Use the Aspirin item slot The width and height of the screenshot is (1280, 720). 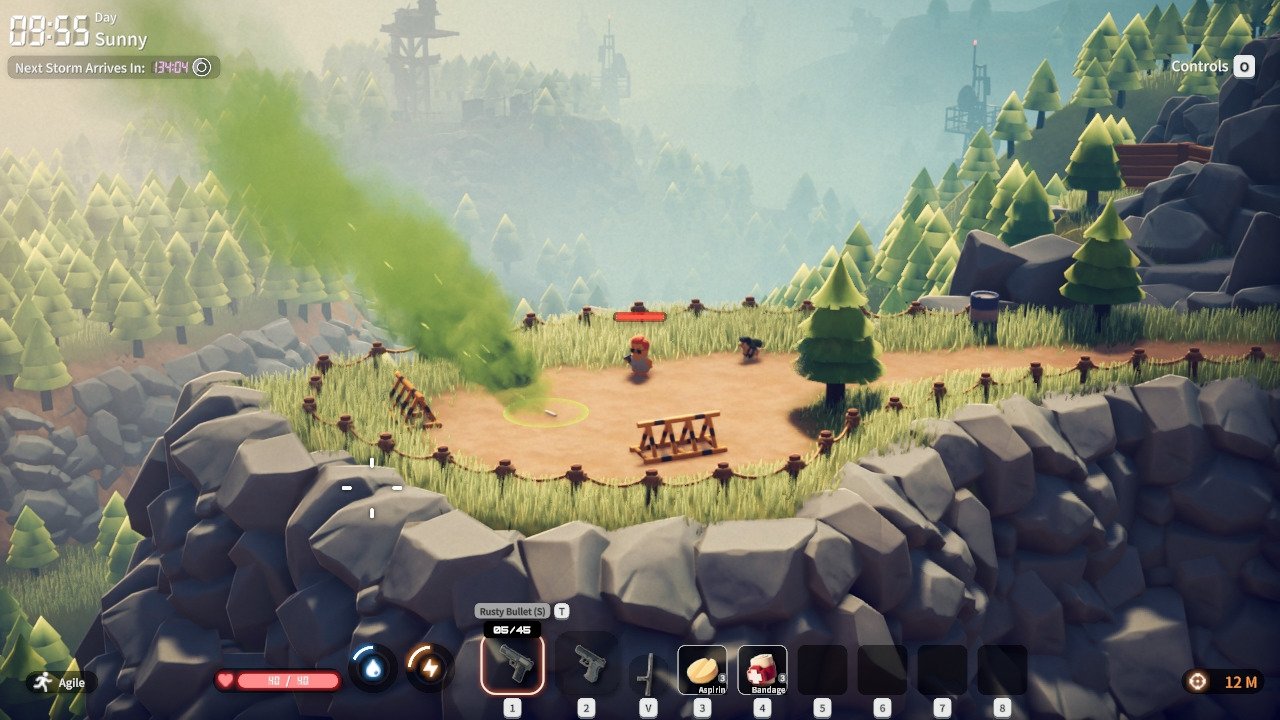click(702, 669)
